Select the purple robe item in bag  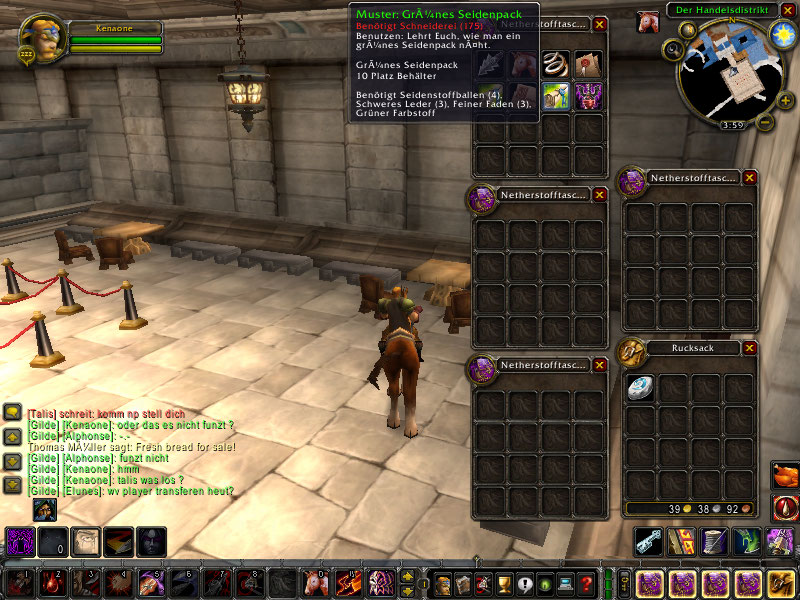588,96
